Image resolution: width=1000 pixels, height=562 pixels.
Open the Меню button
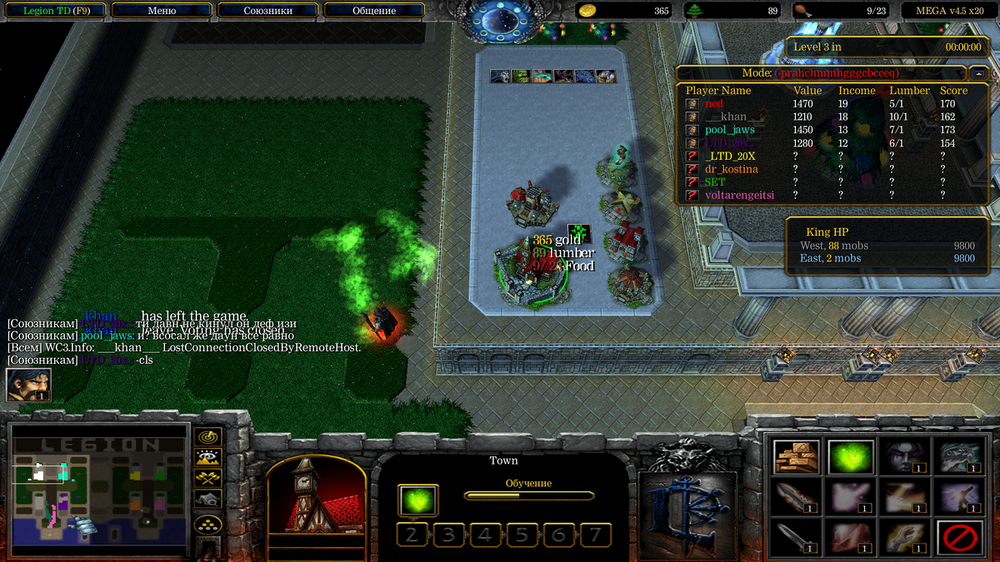161,11
